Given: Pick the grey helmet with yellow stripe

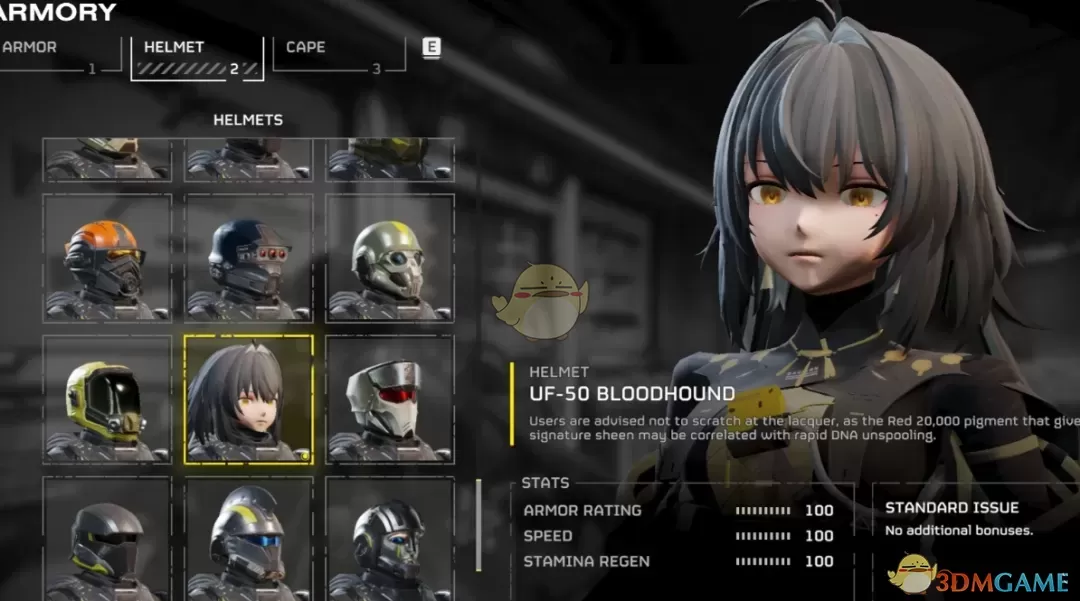Looking at the screenshot, I should point(389,258).
